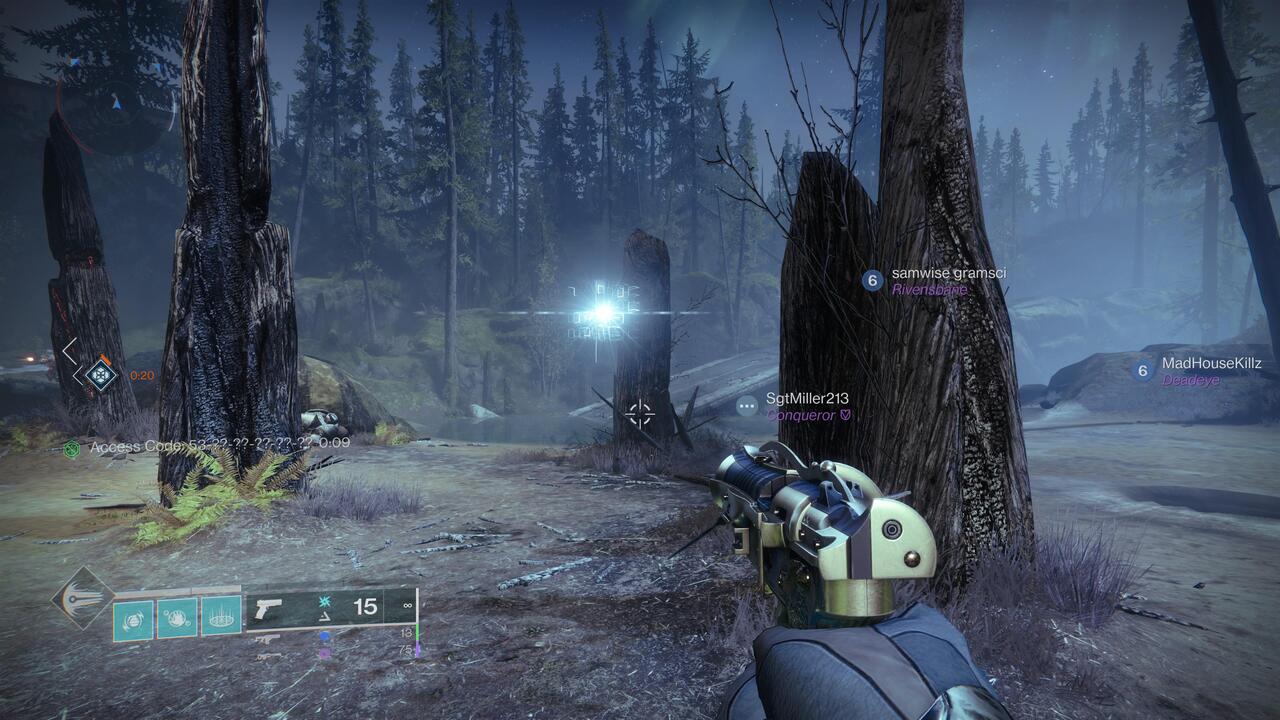
Task: Select the heavy weapon silhouette icon
Action: [x=268, y=656]
